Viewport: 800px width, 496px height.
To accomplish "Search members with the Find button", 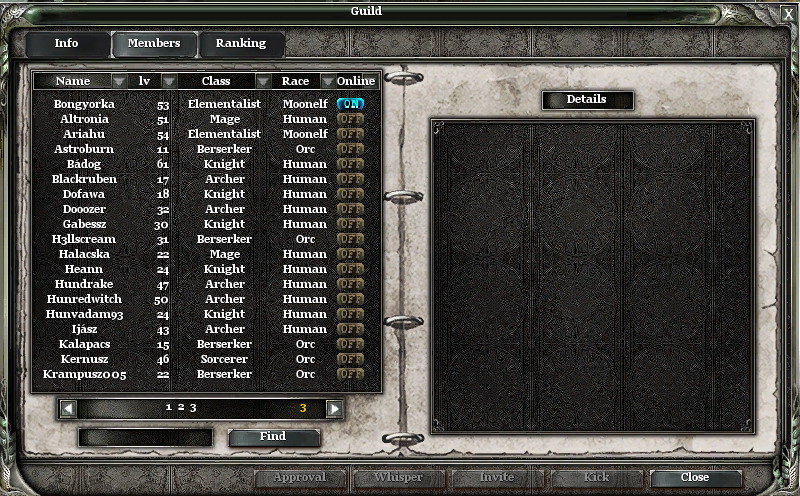I will 273,437.
